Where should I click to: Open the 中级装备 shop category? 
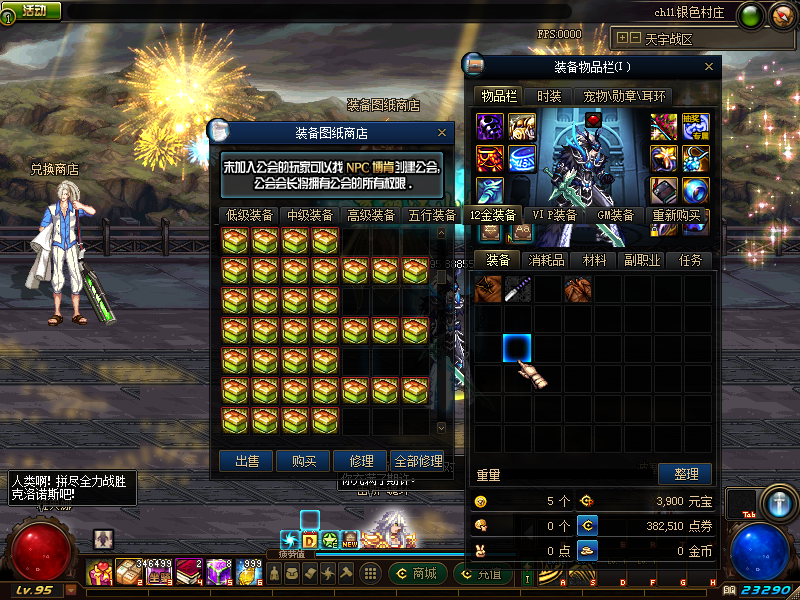pyautogui.click(x=310, y=215)
